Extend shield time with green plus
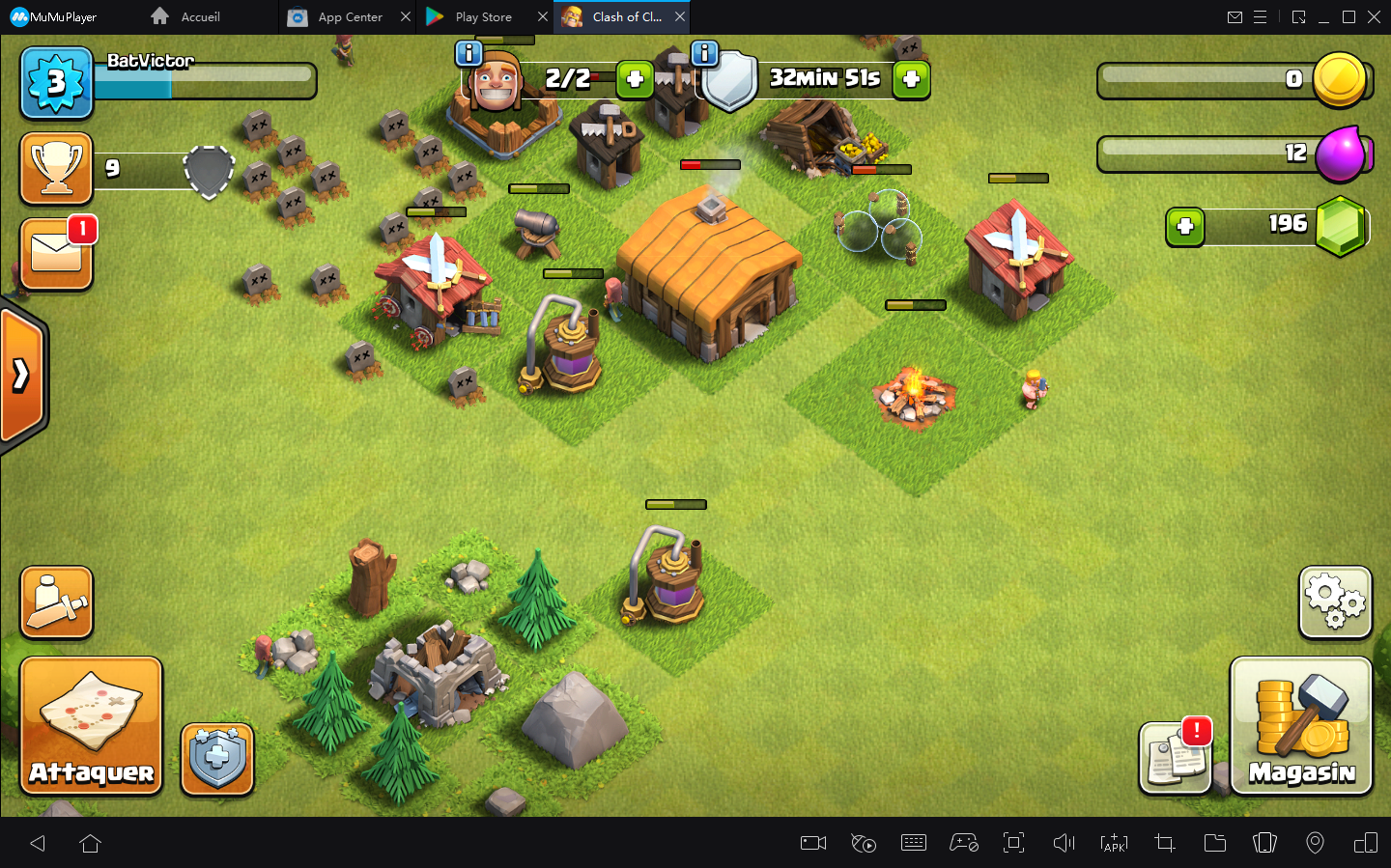The width and height of the screenshot is (1391, 868). (x=911, y=79)
